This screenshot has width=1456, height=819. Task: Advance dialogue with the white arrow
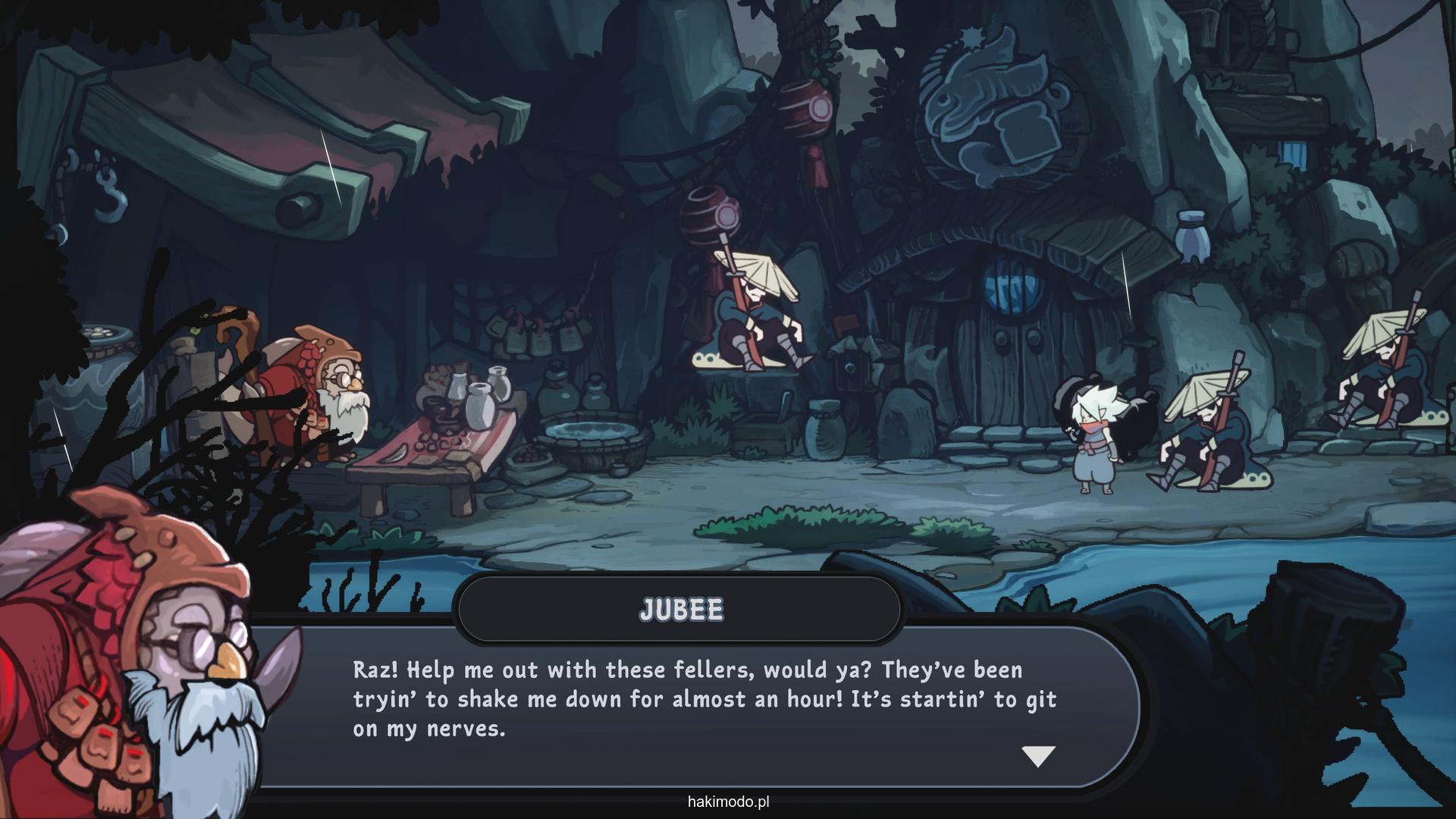(x=1038, y=755)
